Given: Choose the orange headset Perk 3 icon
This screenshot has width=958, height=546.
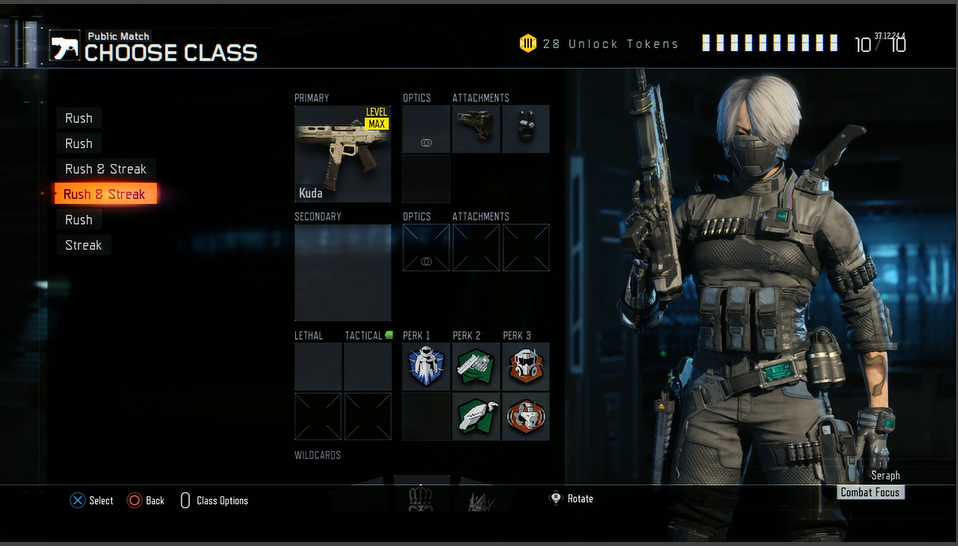Looking at the screenshot, I should click(x=525, y=416).
